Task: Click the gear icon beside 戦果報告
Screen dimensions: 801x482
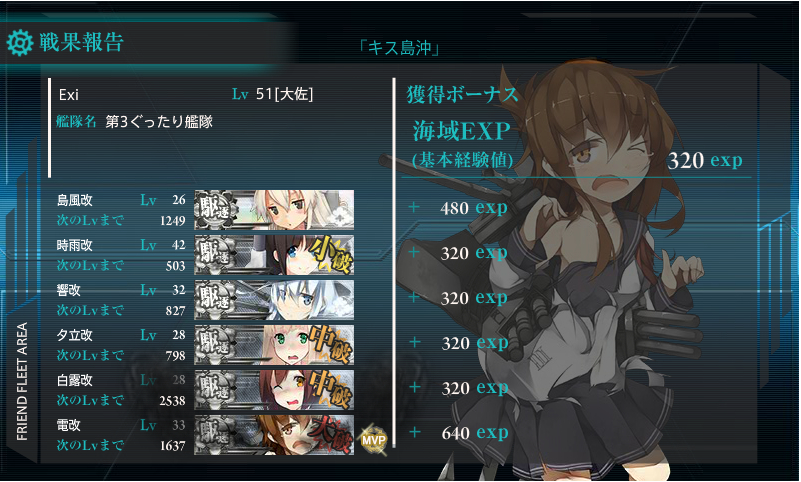Action: pos(20,42)
